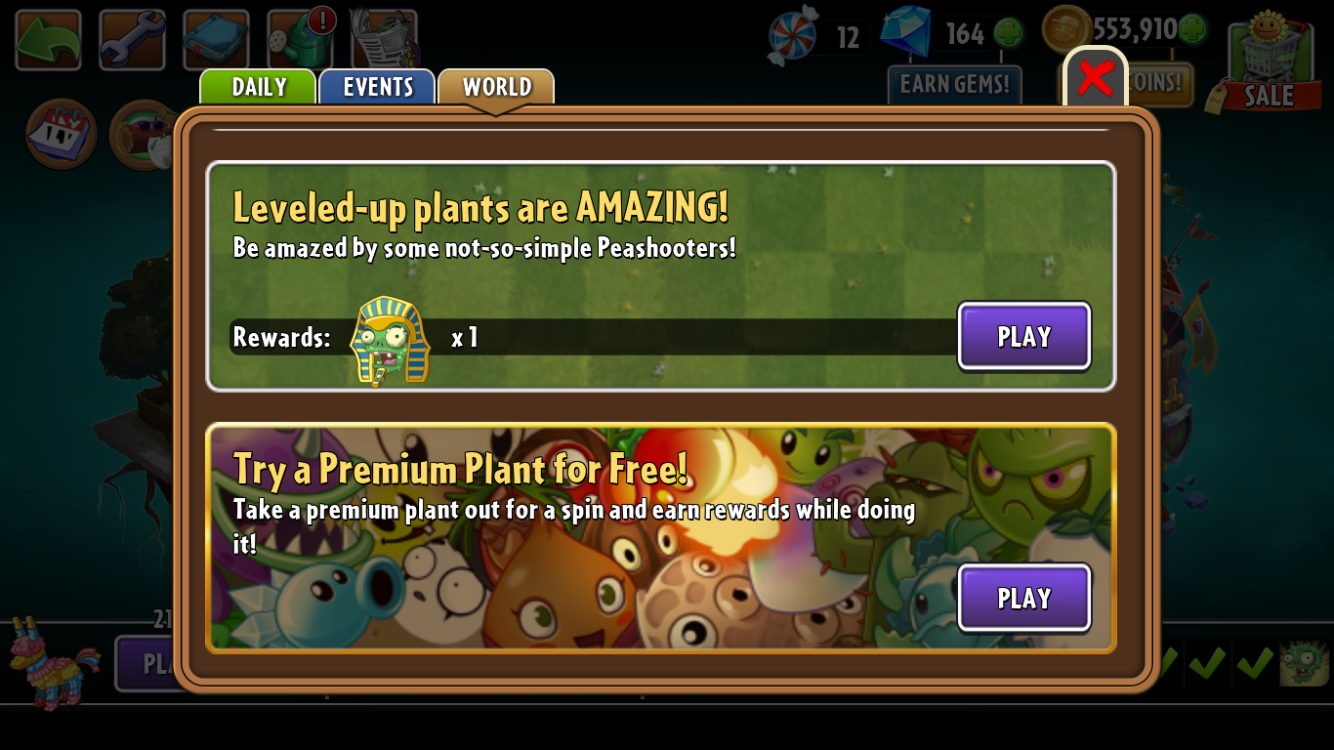Play the Try a Premium Plant quest
The height and width of the screenshot is (750, 1334).
coord(1024,598)
